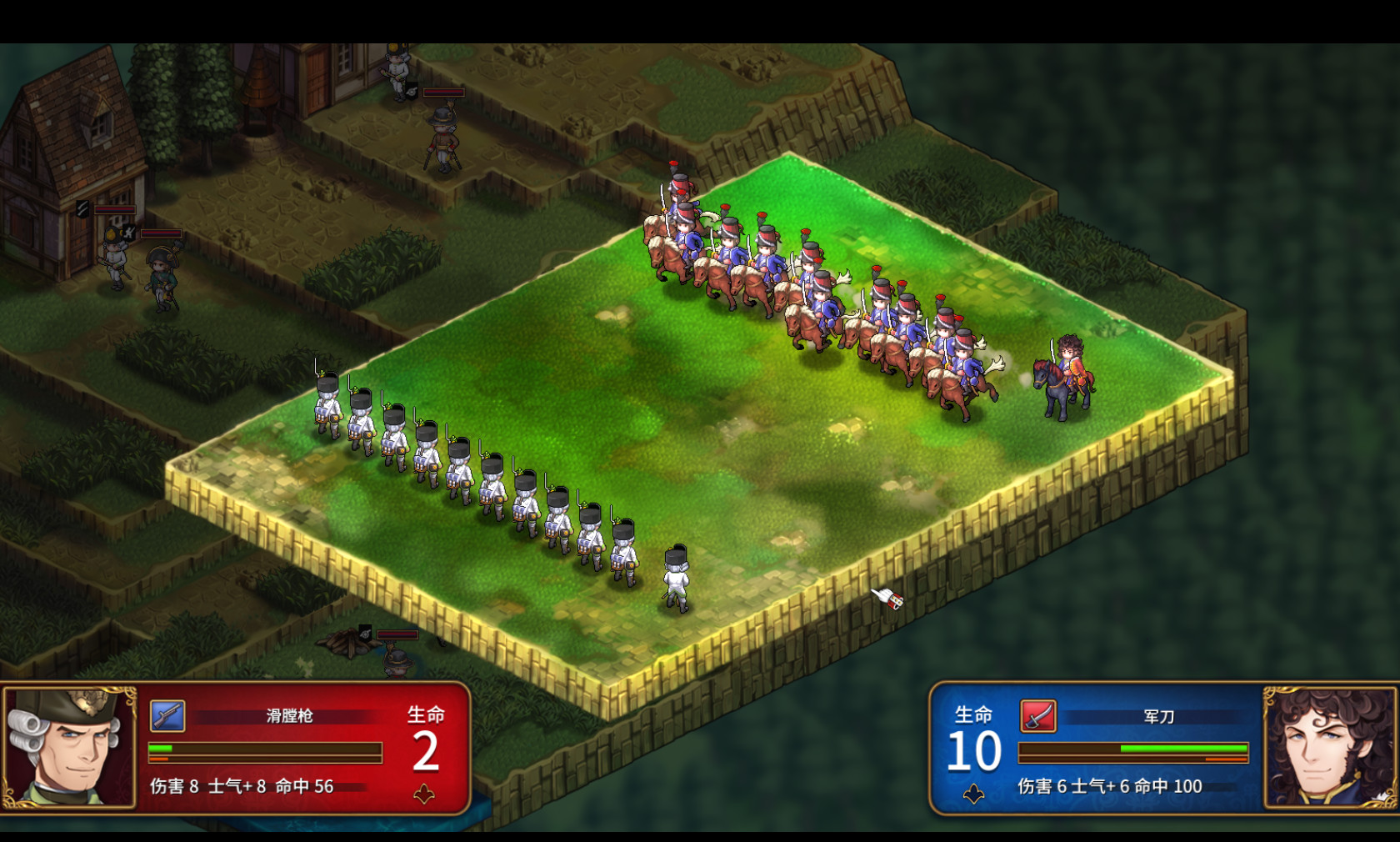Click the dark unit marker near the bottom campfire soldier
Screen dimensions: 1400x842
tap(365, 633)
